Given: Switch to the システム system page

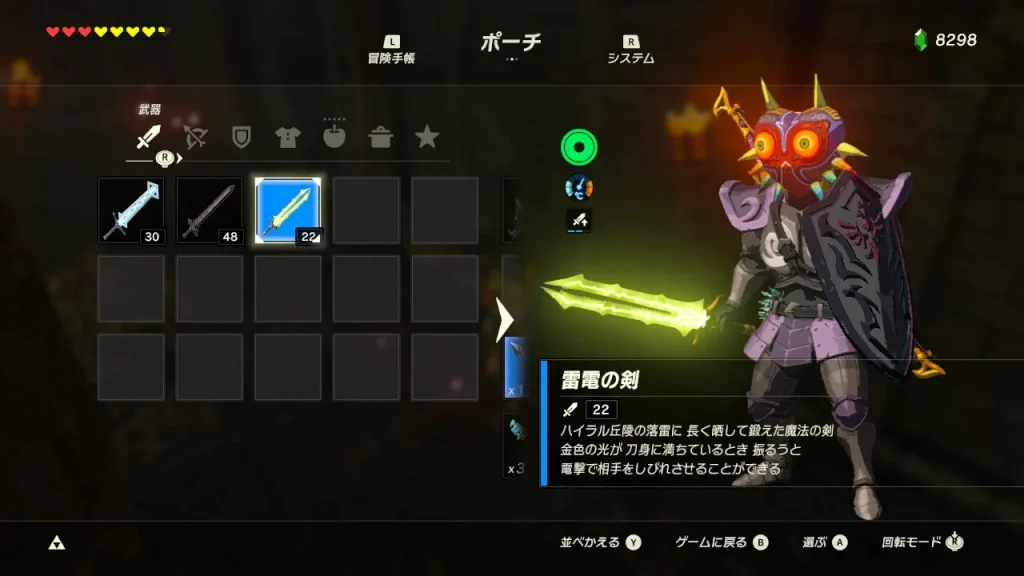Looking at the screenshot, I should coord(630,50).
